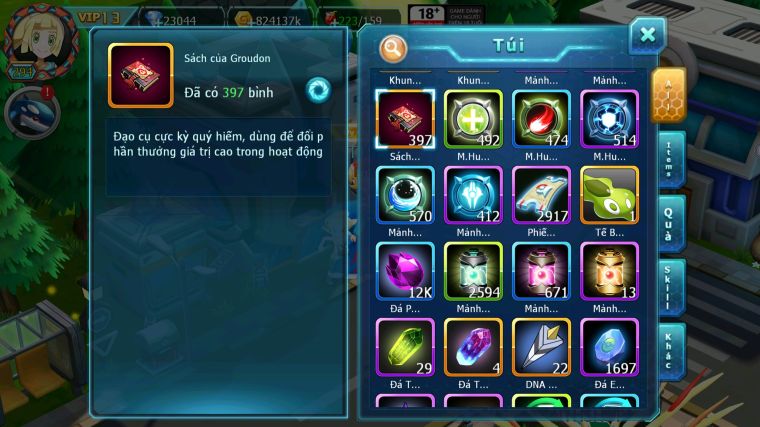The width and height of the screenshot is (760, 427).
Task: Switch to the Items tab
Action: [671, 158]
